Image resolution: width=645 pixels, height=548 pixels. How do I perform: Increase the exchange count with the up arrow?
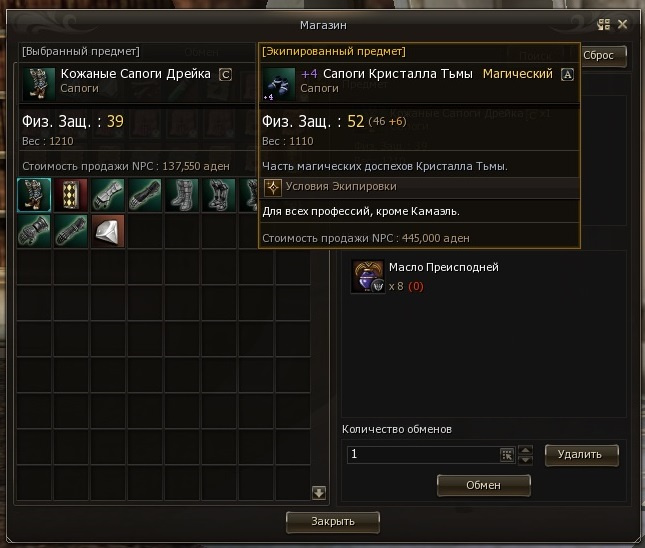pyautogui.click(x=526, y=449)
